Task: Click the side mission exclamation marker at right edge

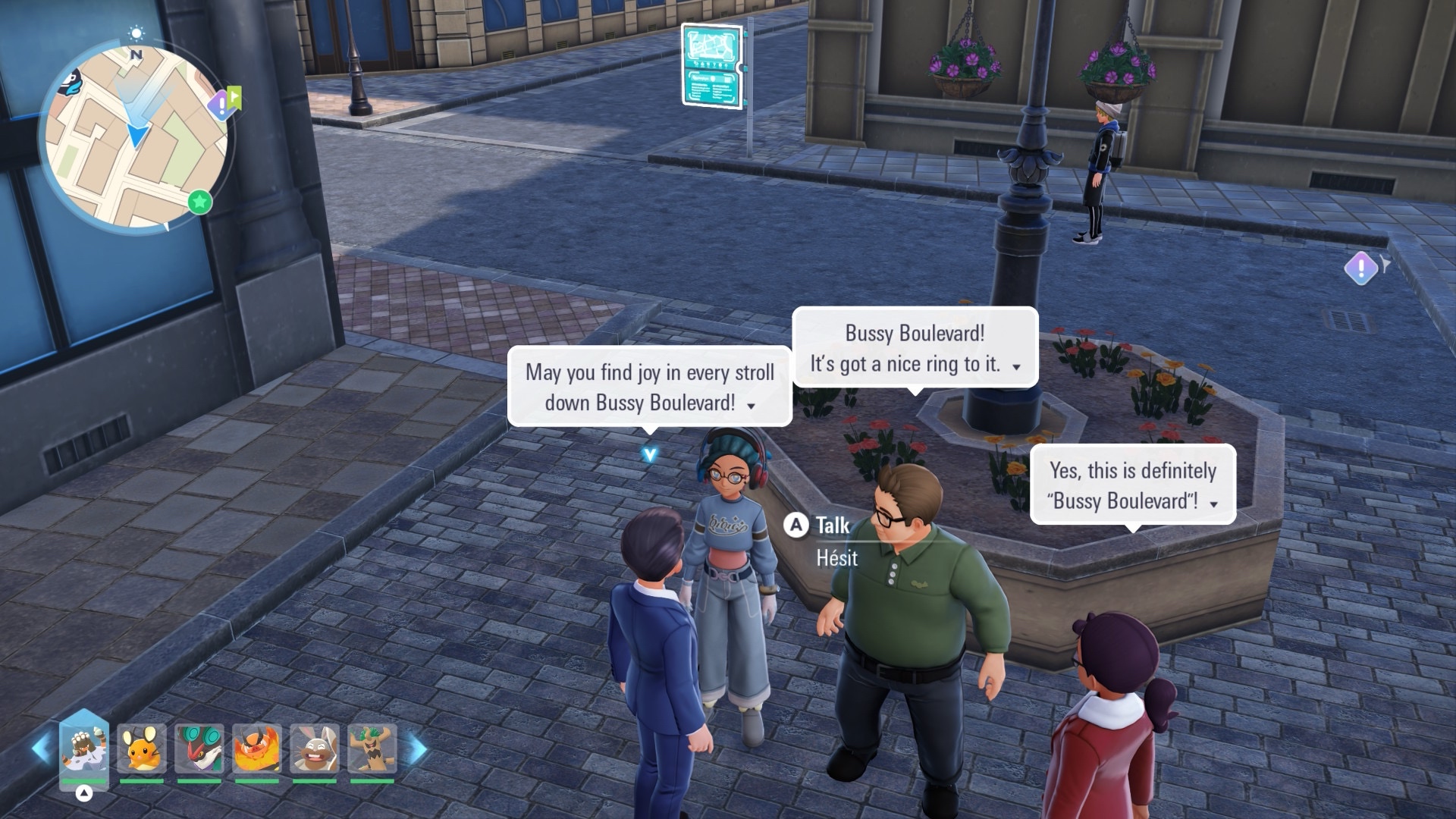Action: pos(1361,268)
